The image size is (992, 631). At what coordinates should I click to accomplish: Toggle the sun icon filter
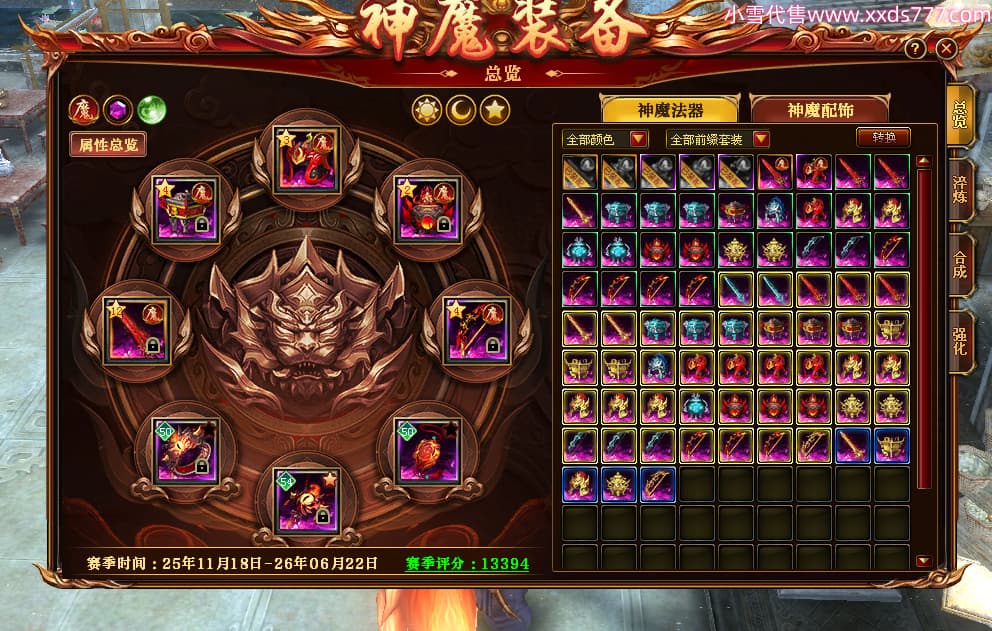[x=427, y=109]
